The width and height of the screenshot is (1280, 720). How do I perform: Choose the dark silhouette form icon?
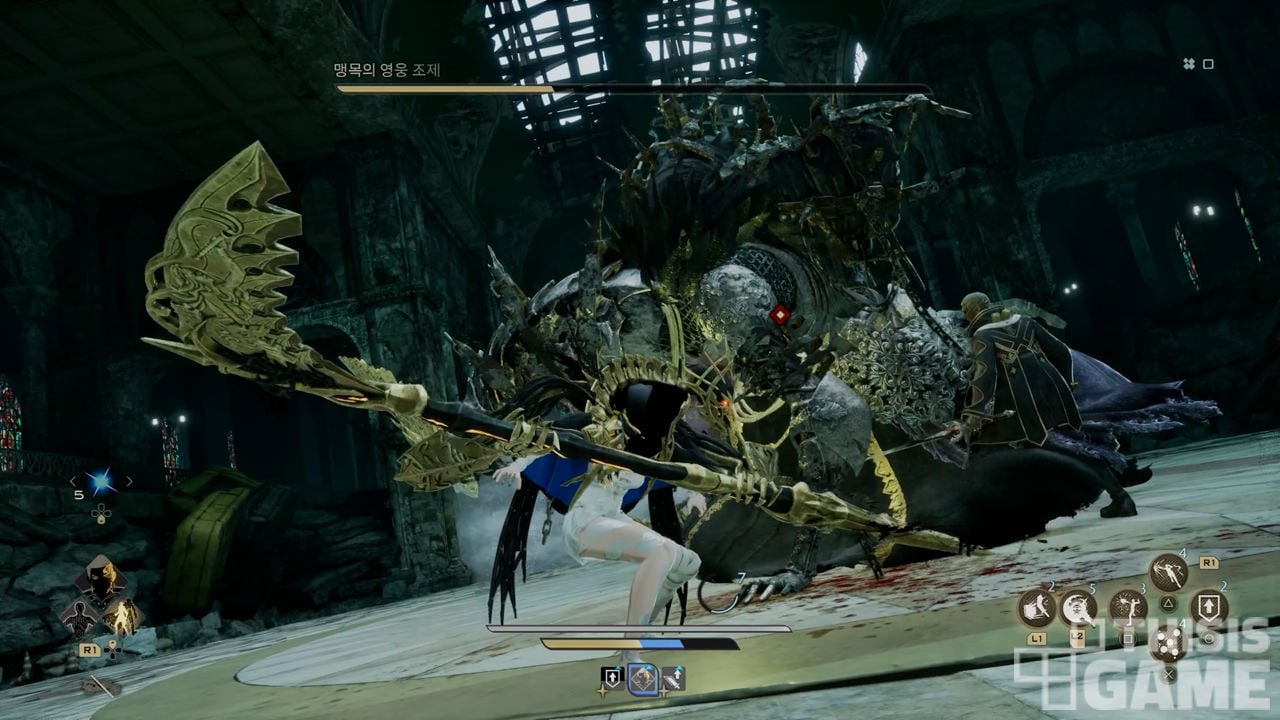click(x=78, y=617)
